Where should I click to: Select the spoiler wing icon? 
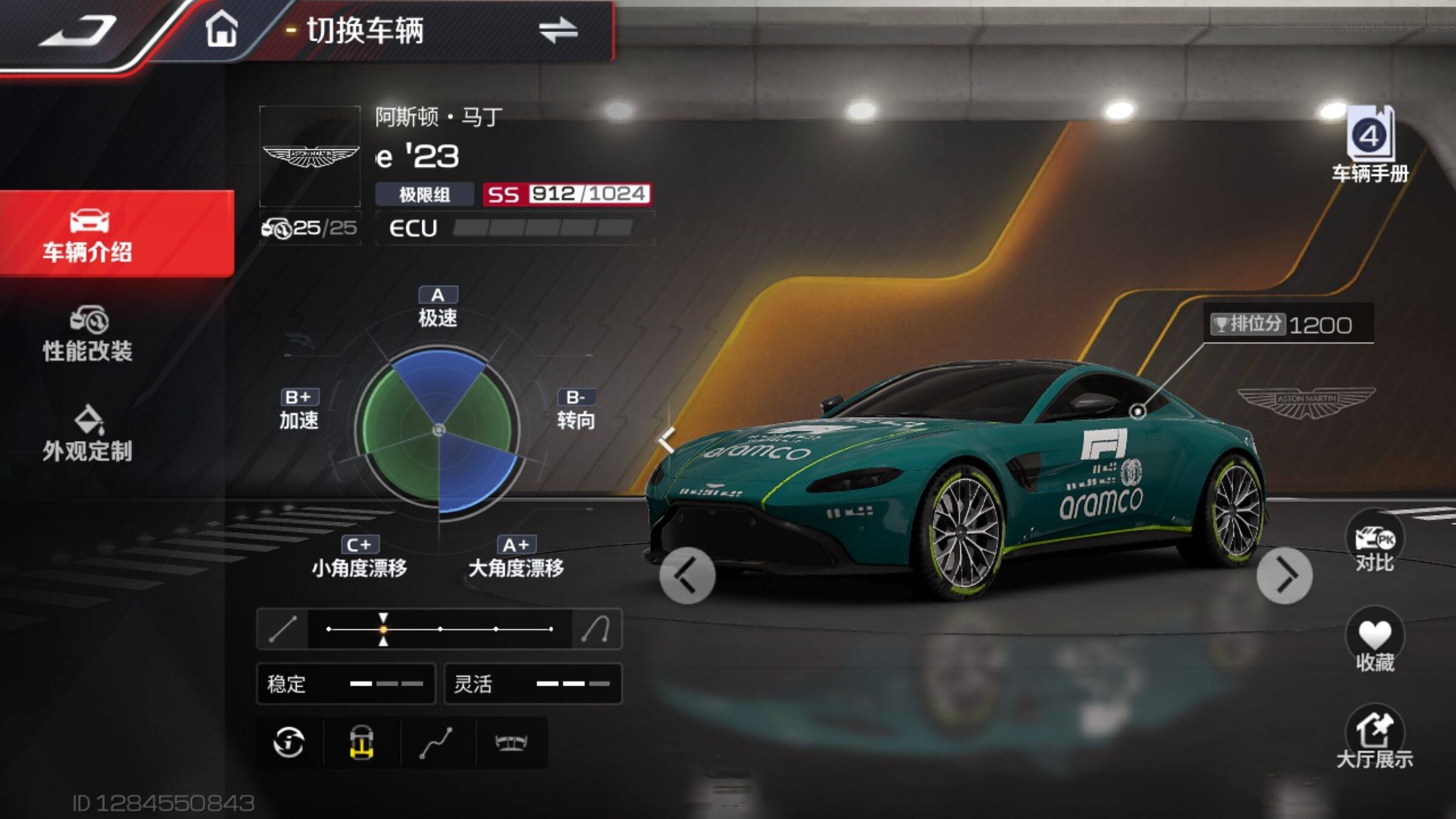tap(511, 743)
